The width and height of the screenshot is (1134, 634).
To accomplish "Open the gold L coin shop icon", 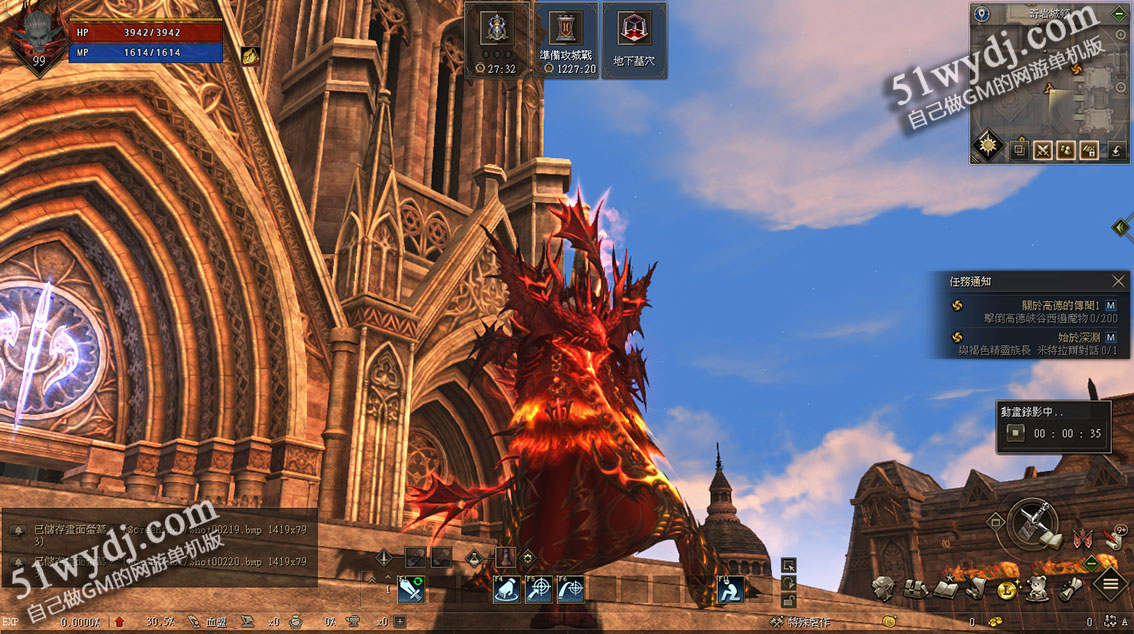I will point(1007,589).
